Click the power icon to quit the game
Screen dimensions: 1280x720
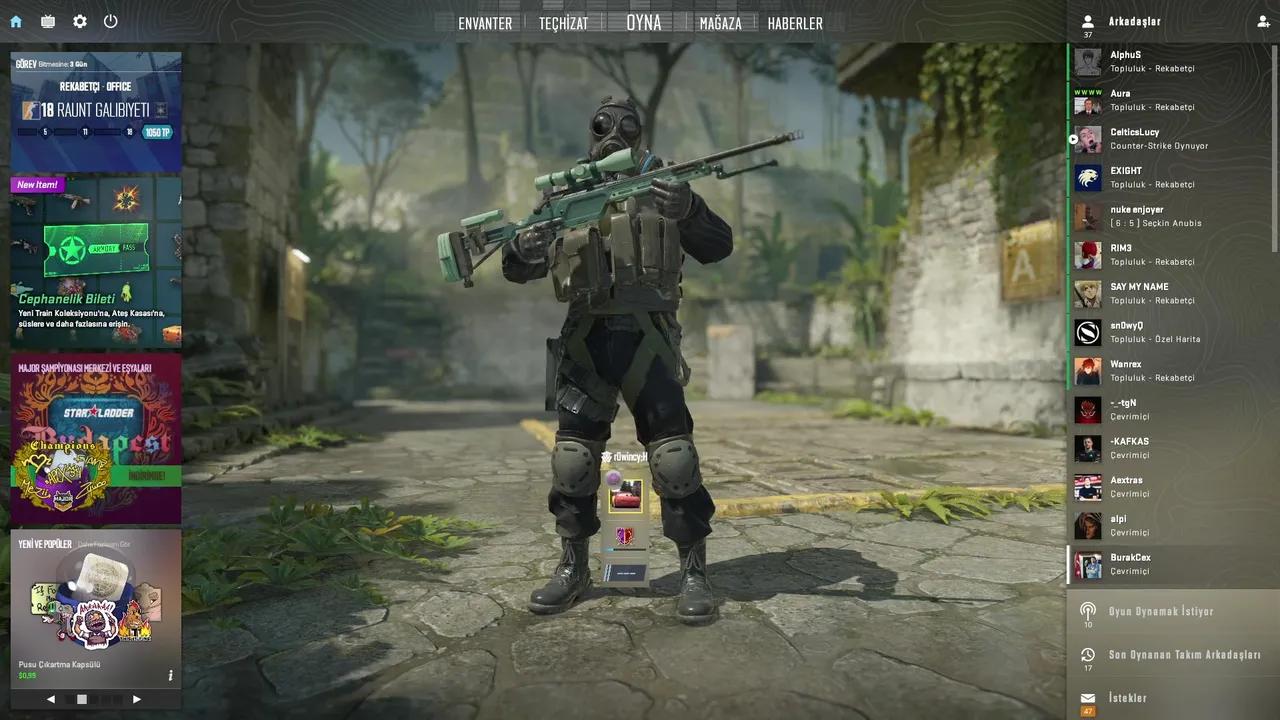point(111,21)
